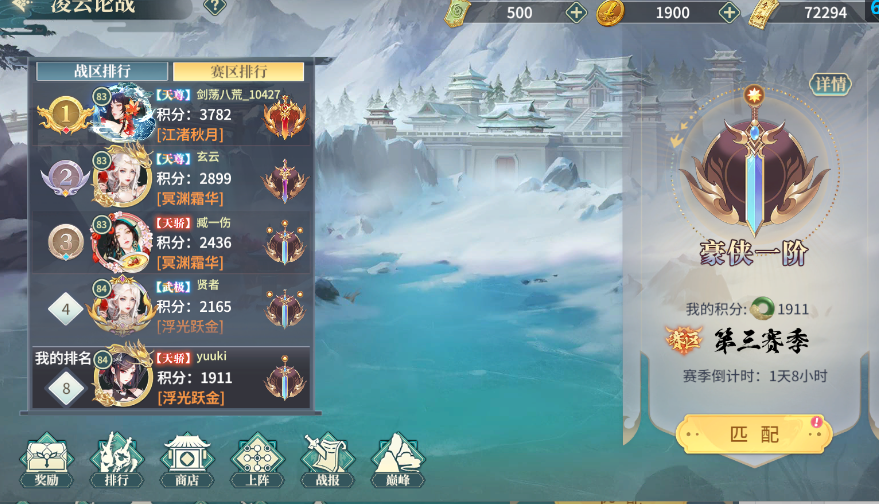Start matchmaking with the 匹配 button

[752, 435]
